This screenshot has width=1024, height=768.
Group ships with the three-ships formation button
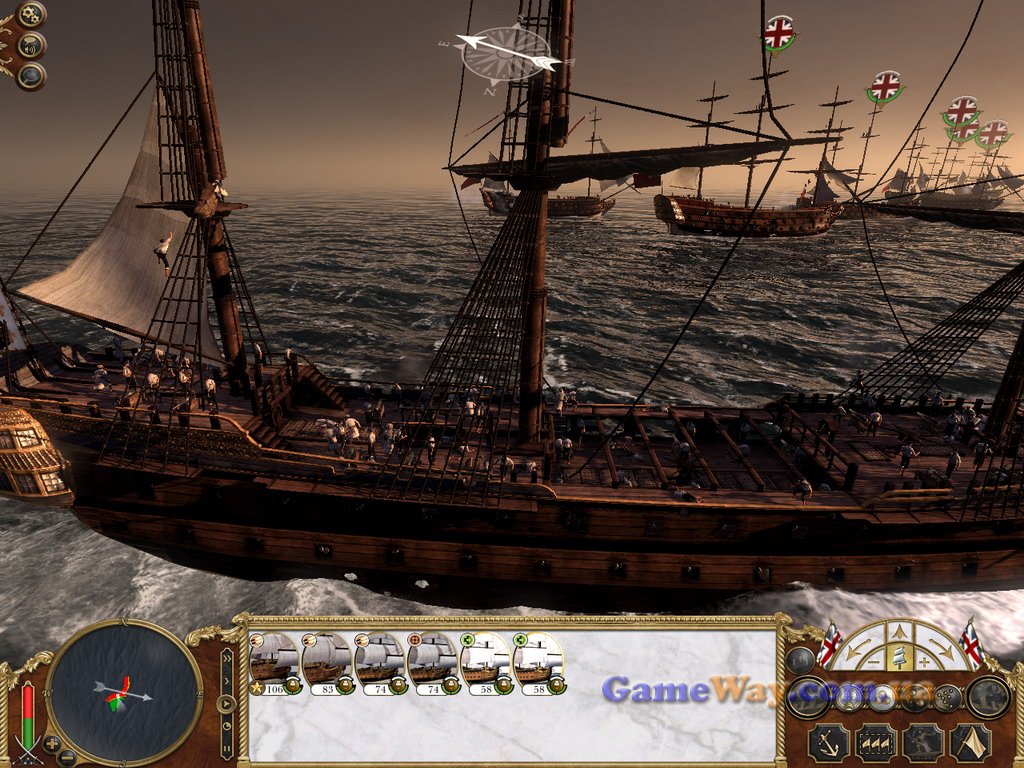pos(876,743)
